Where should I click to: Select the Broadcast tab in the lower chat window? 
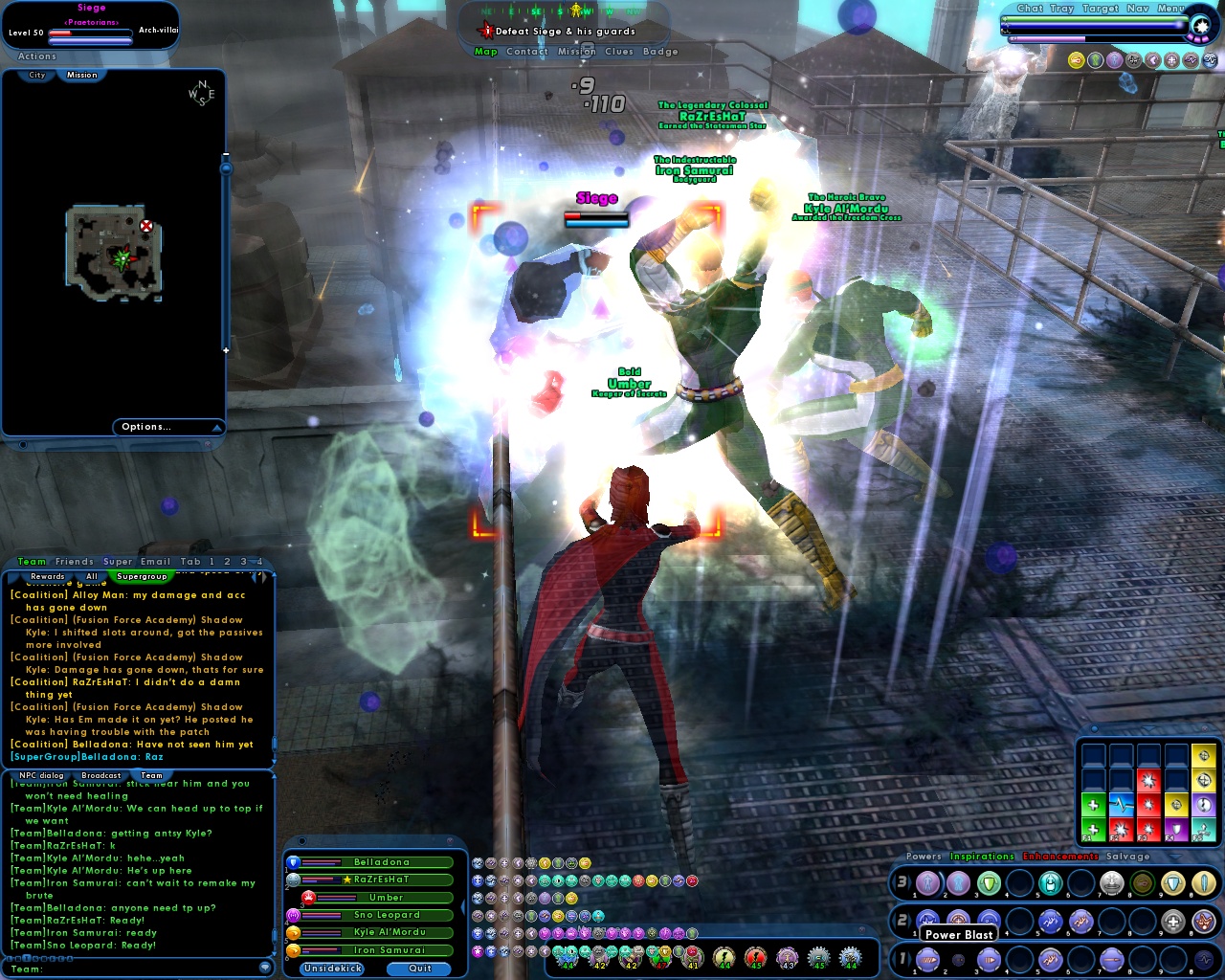tap(100, 774)
